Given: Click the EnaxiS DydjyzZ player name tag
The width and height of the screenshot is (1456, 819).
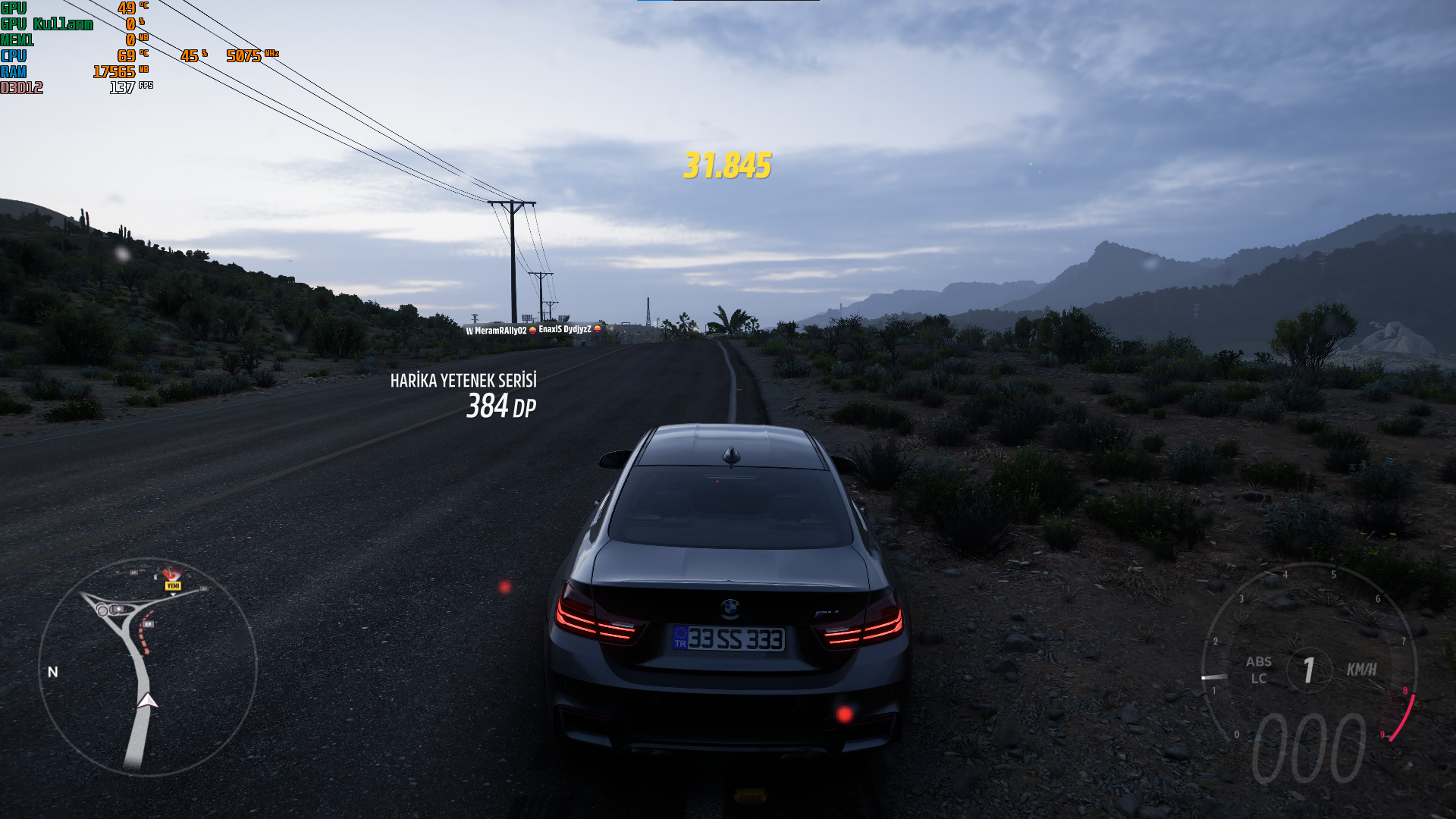Looking at the screenshot, I should (x=565, y=329).
